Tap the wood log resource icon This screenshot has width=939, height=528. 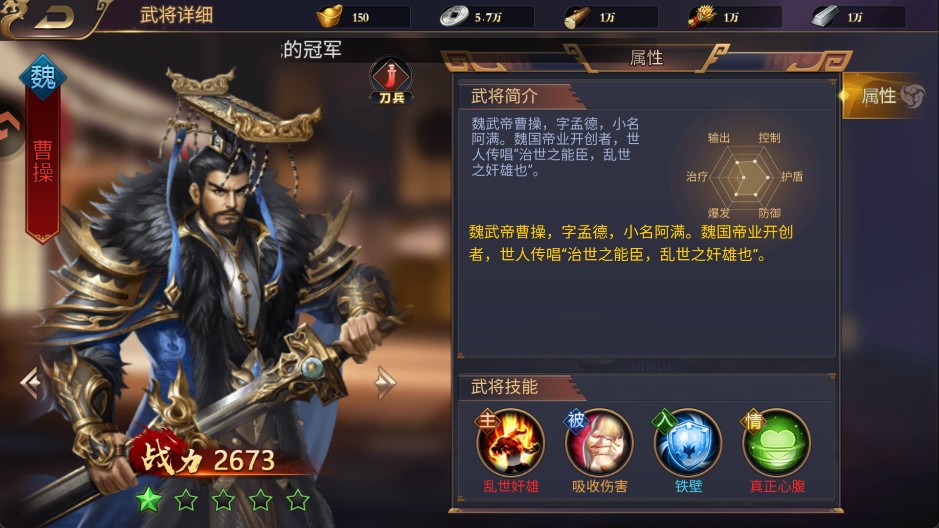(576, 17)
